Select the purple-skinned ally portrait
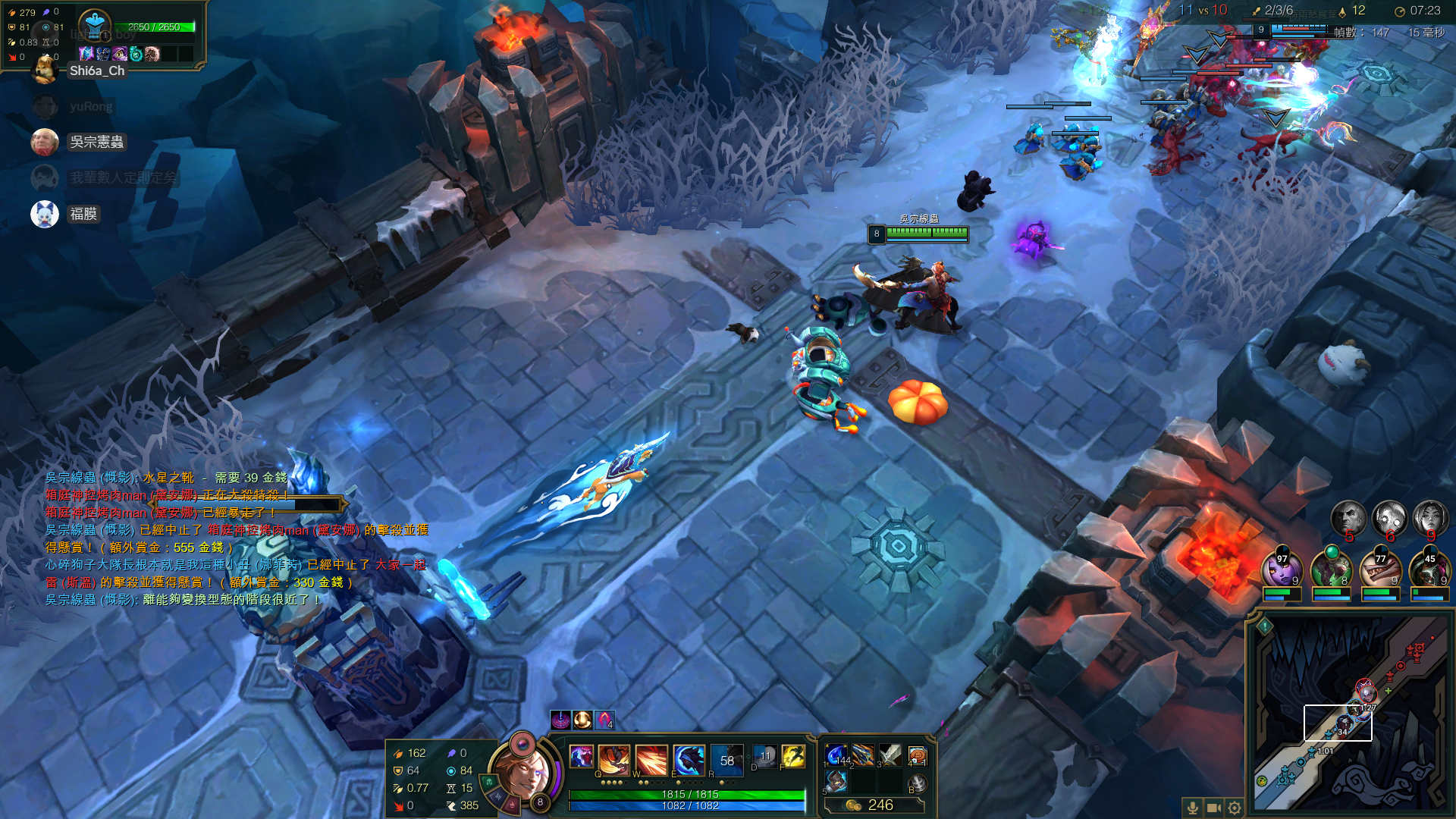 click(1282, 570)
